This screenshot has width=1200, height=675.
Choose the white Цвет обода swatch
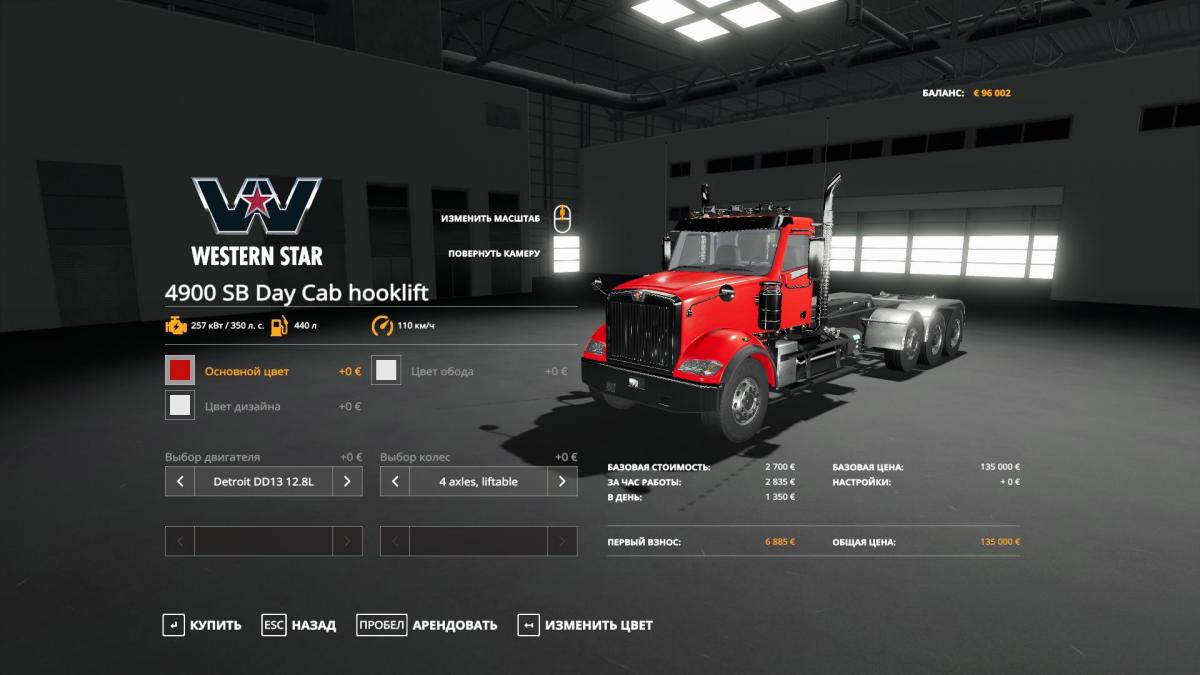386,371
